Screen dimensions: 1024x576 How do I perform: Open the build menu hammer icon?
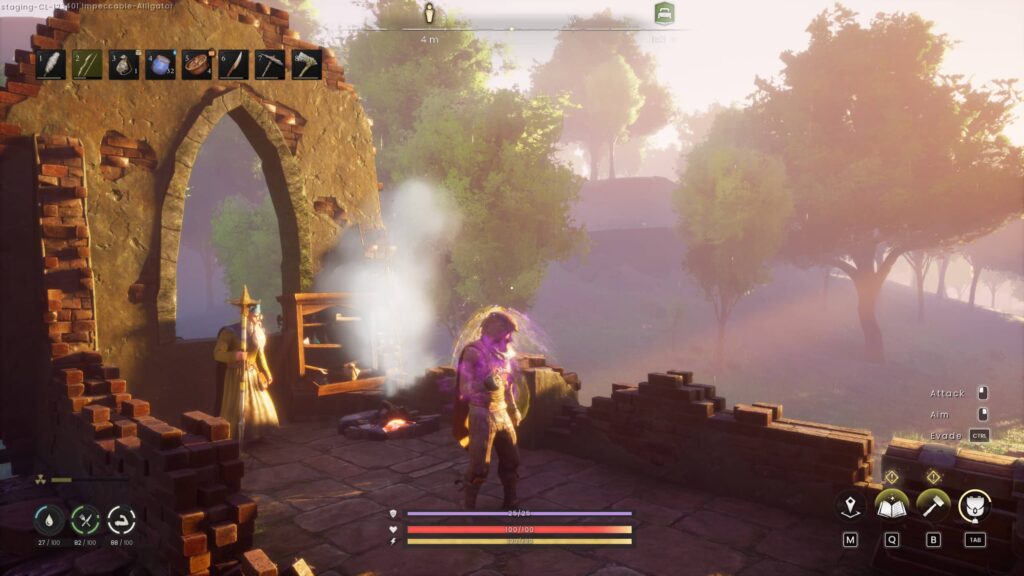(933, 506)
